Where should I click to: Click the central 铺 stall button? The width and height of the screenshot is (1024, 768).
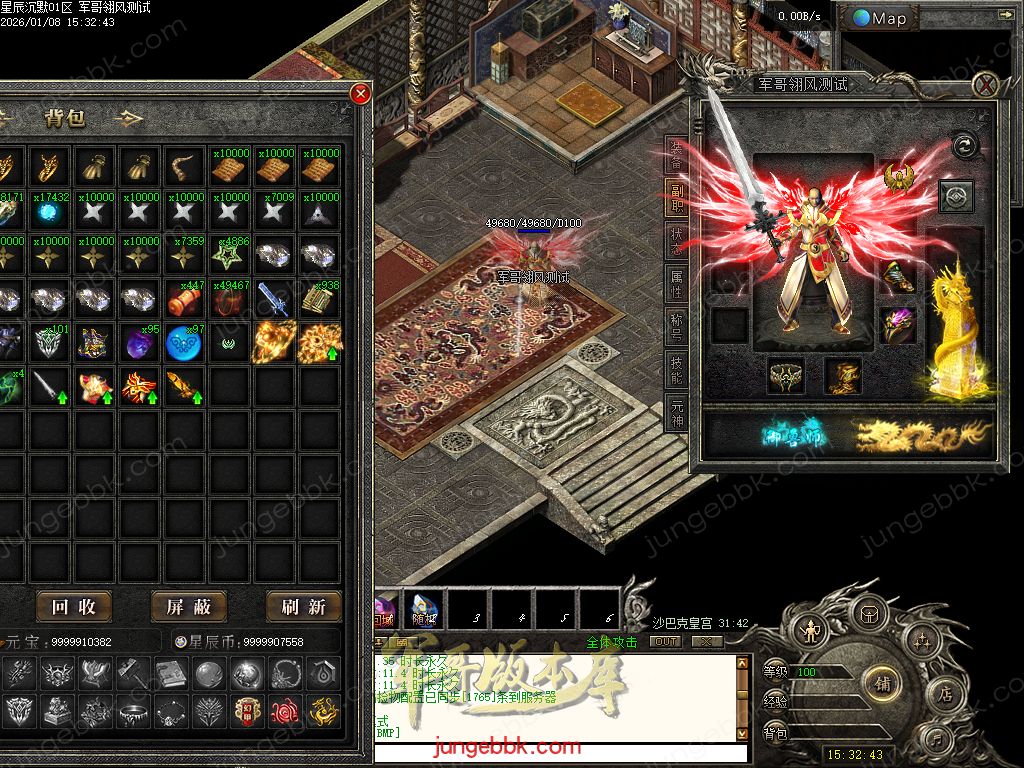[883, 684]
